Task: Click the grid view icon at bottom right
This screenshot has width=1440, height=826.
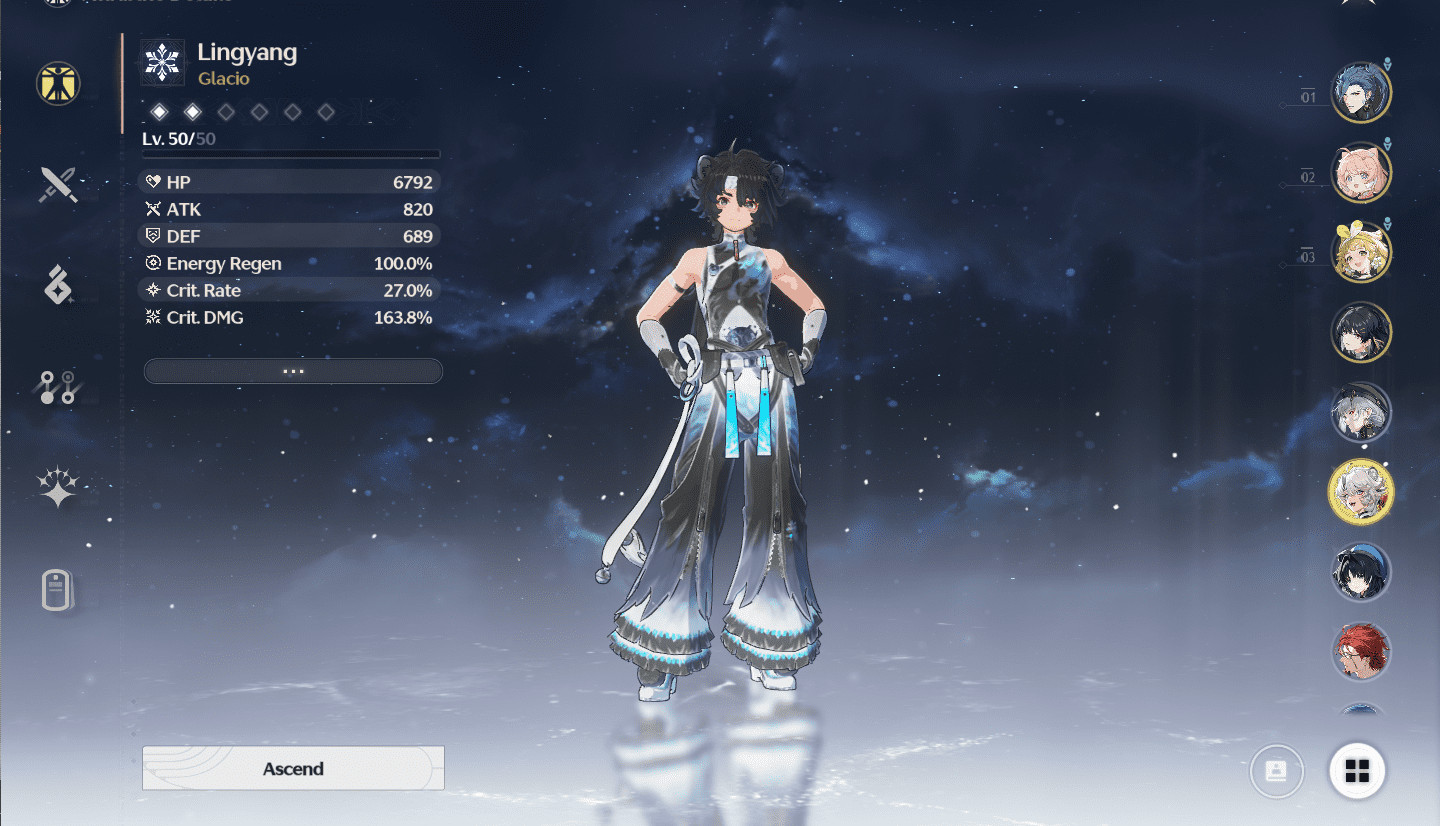Action: (x=1358, y=770)
